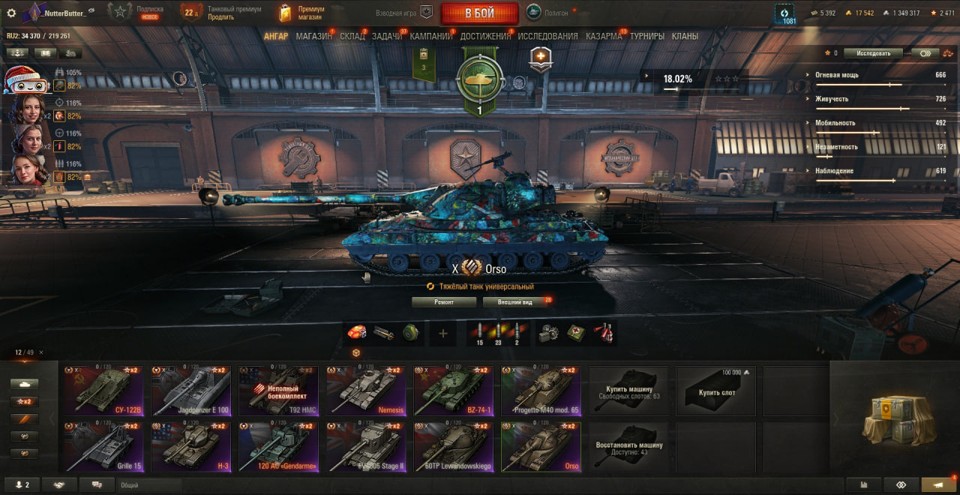Add equipment via the empty plus slot

[443, 333]
